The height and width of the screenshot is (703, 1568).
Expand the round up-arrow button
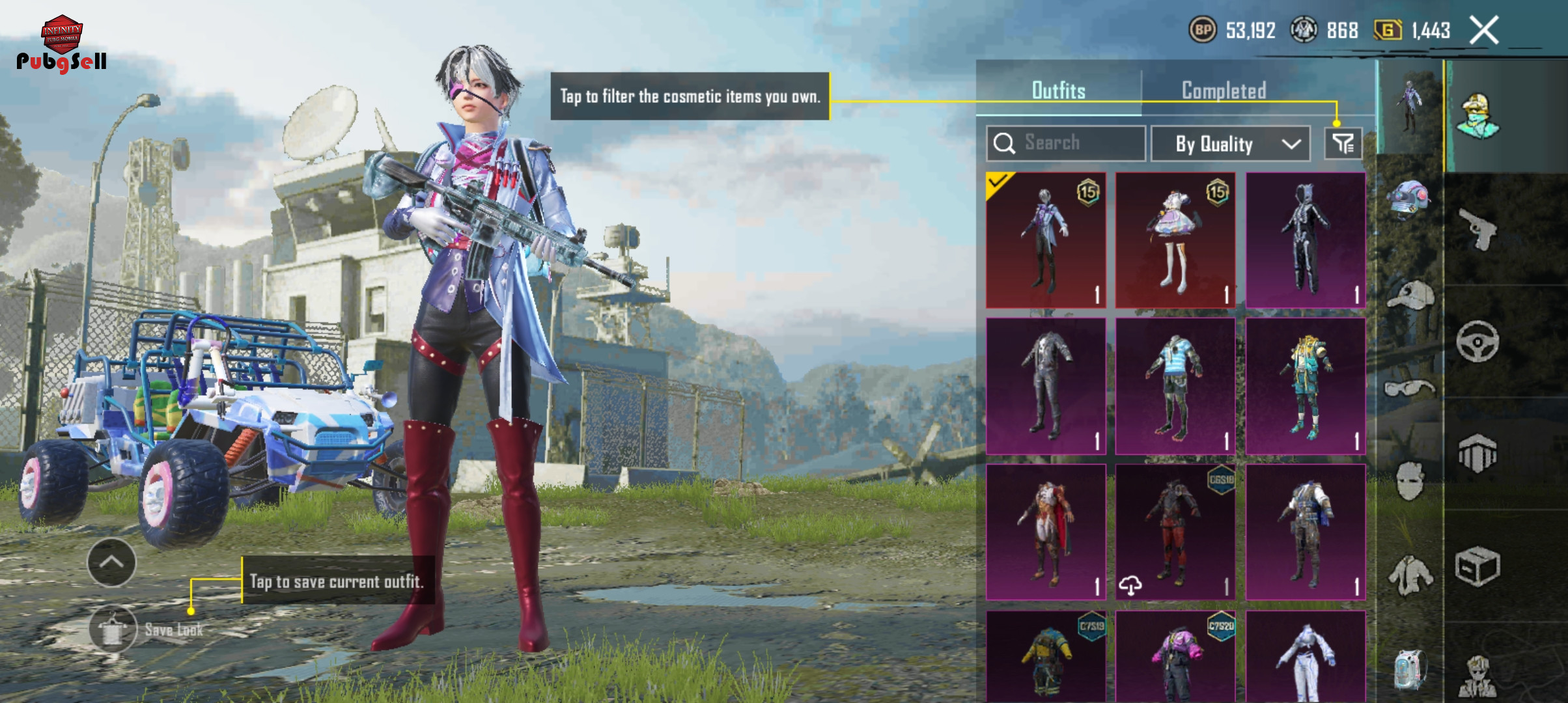111,562
